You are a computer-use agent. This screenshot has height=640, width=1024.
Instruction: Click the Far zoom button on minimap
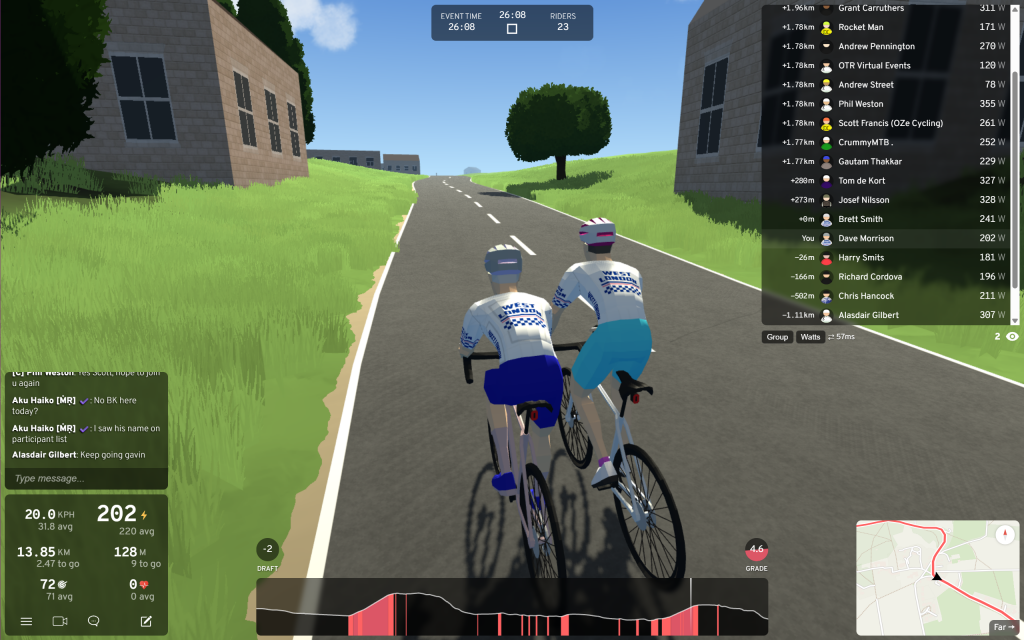point(1003,627)
